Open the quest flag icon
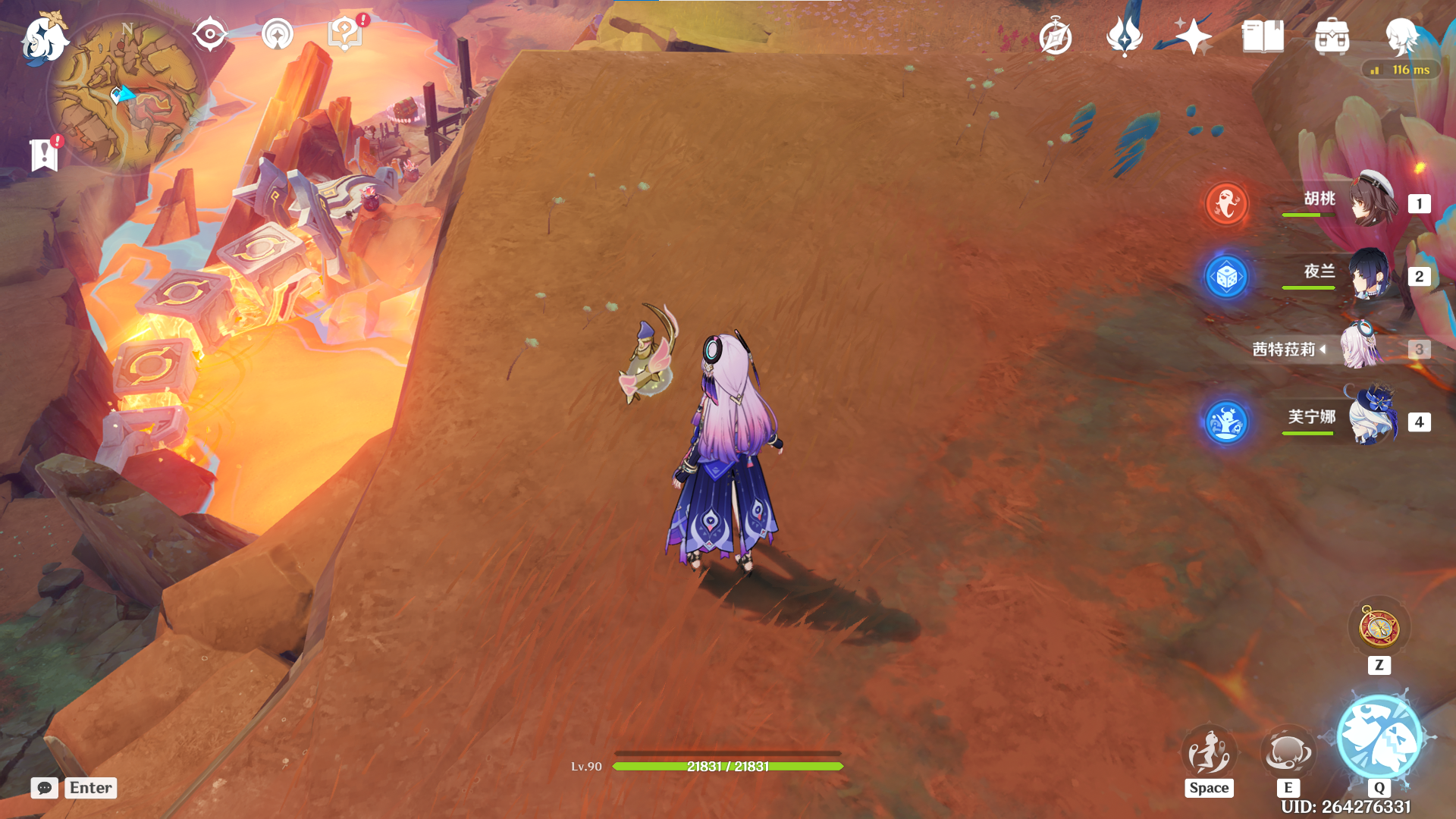1456x819 pixels. (45, 155)
